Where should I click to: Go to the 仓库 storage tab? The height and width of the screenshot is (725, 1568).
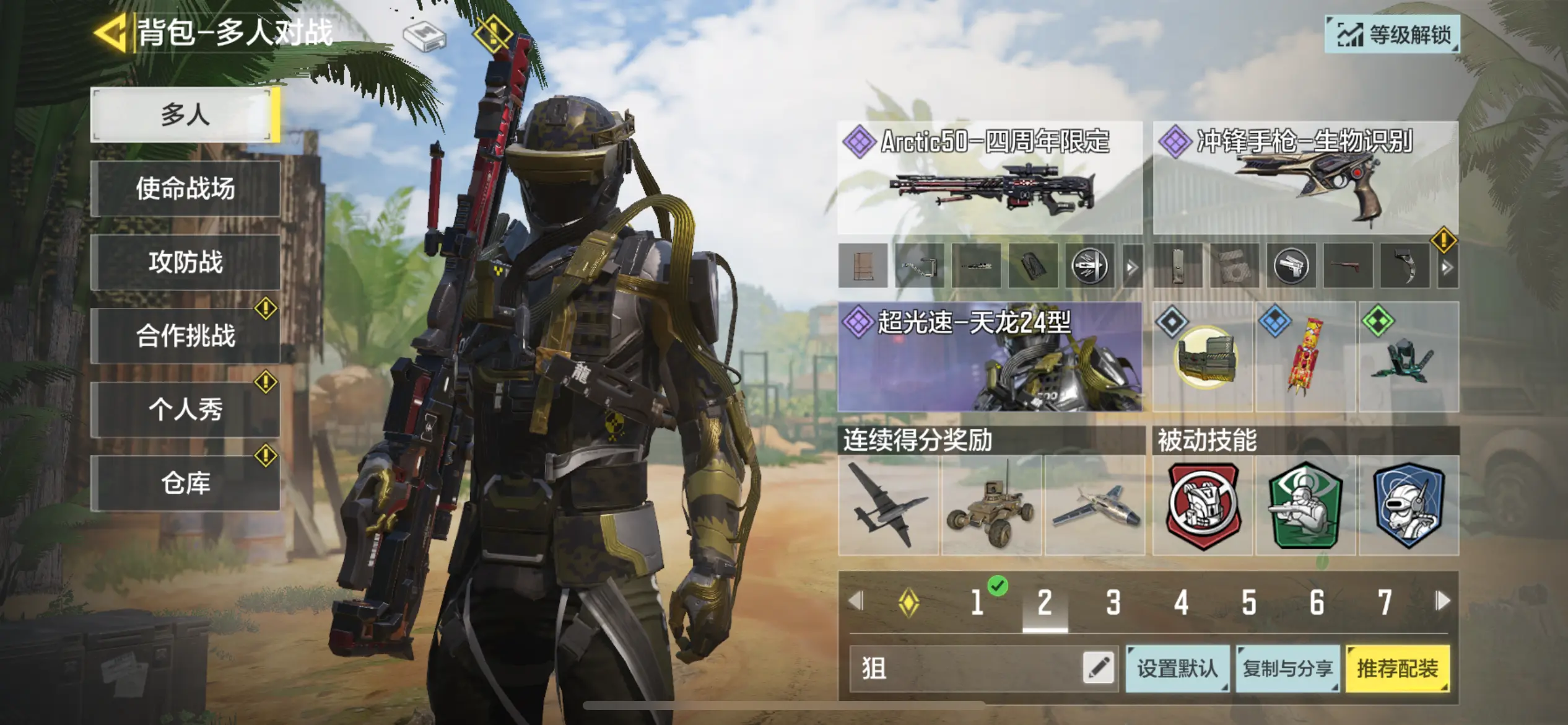tap(185, 483)
